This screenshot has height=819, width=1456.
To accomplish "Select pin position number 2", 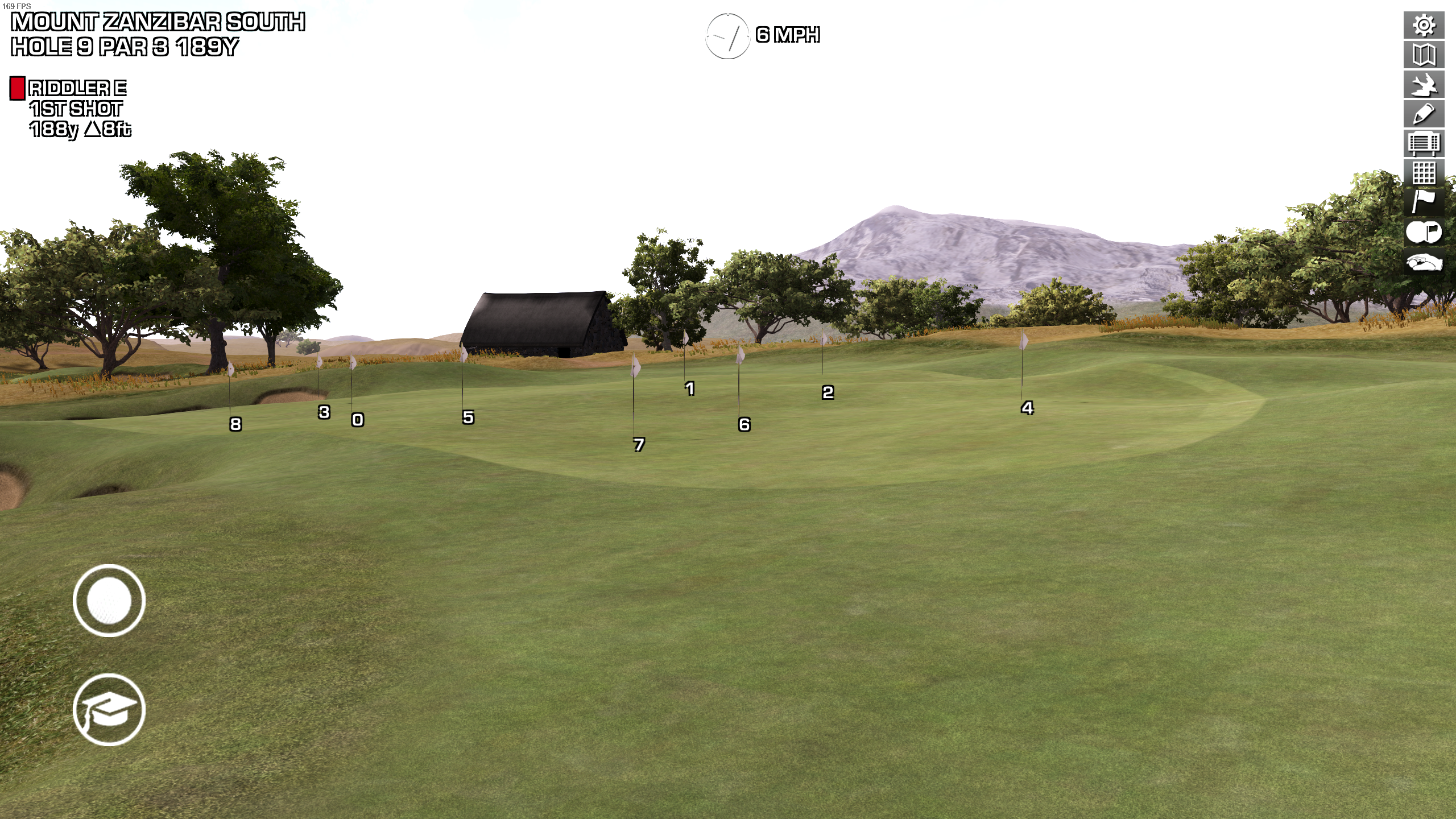I will click(828, 392).
